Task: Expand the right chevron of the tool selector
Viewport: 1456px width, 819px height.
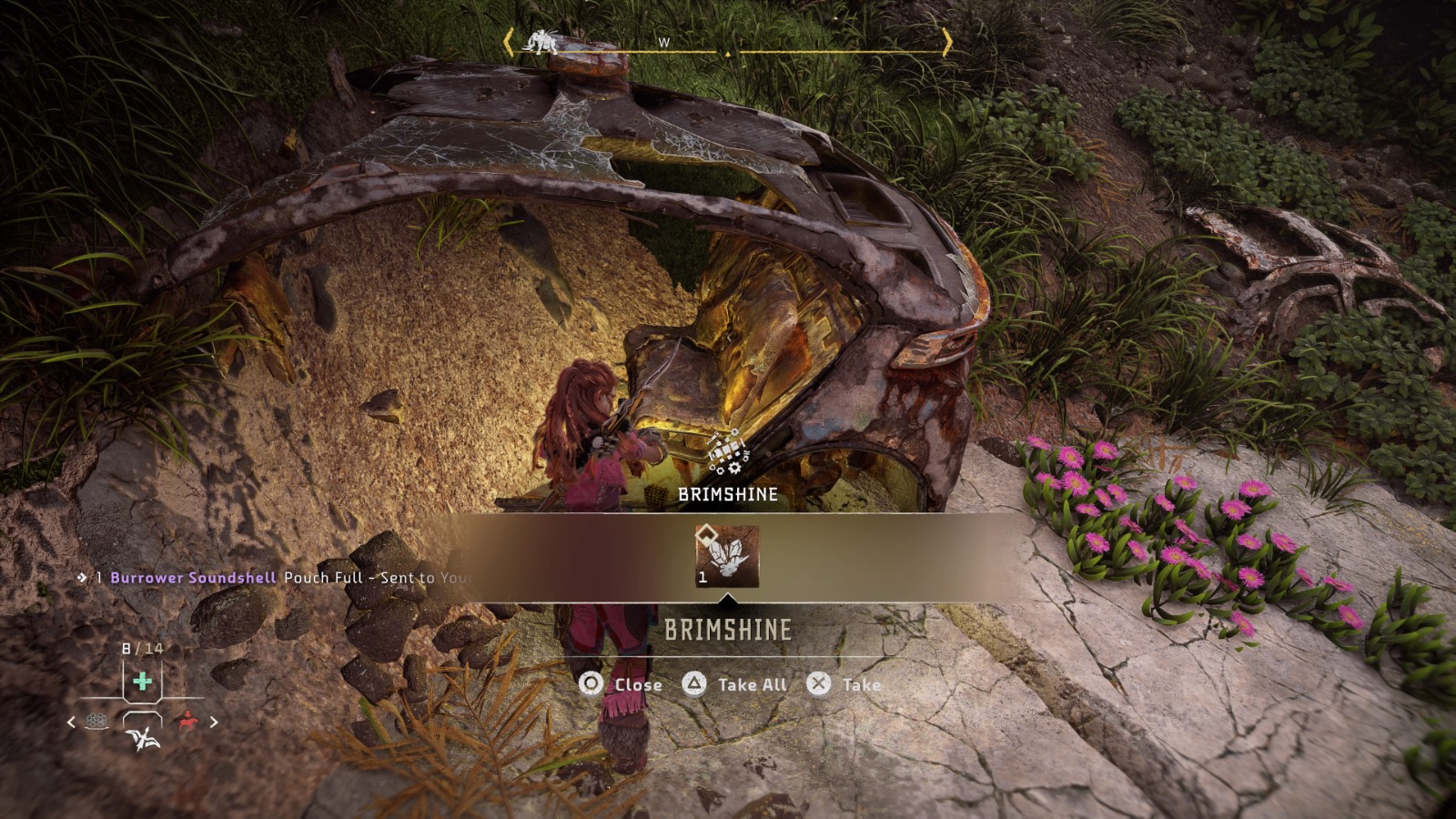Action: point(215,722)
